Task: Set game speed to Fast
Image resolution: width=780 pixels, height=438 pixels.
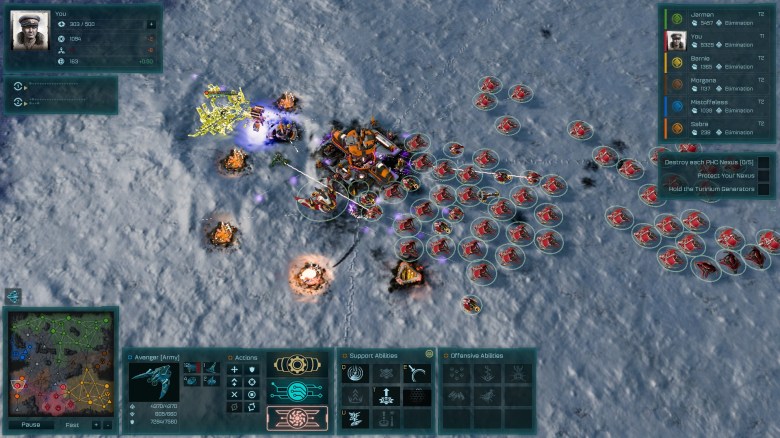Action: pos(73,424)
